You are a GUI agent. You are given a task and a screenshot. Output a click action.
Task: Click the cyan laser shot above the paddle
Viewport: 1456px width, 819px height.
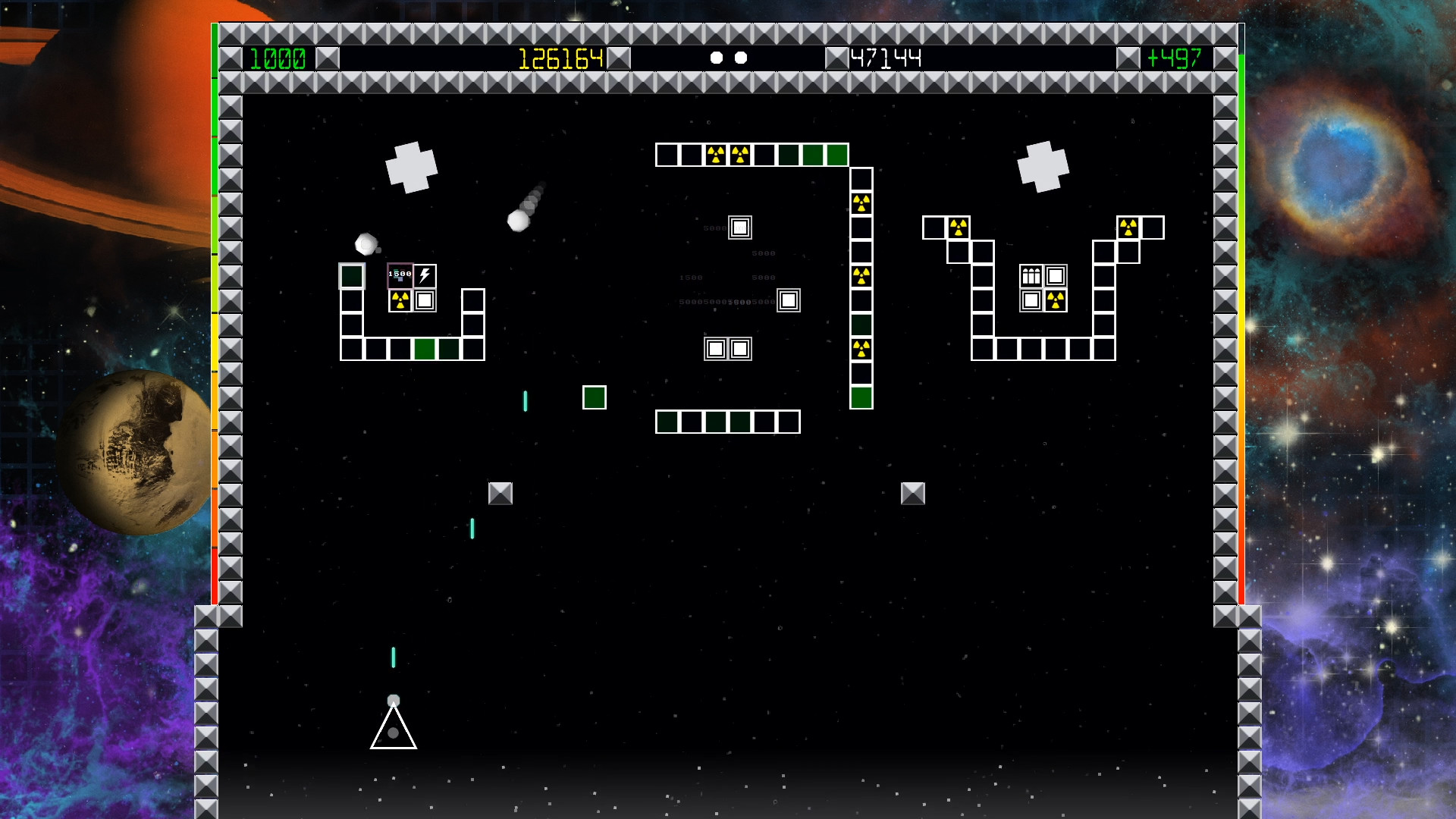pyautogui.click(x=393, y=659)
